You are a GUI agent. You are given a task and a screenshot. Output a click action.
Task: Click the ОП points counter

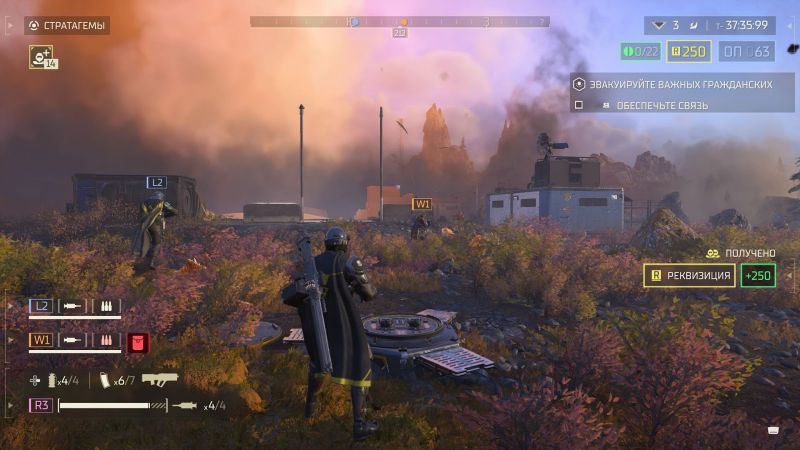pyautogui.click(x=746, y=51)
